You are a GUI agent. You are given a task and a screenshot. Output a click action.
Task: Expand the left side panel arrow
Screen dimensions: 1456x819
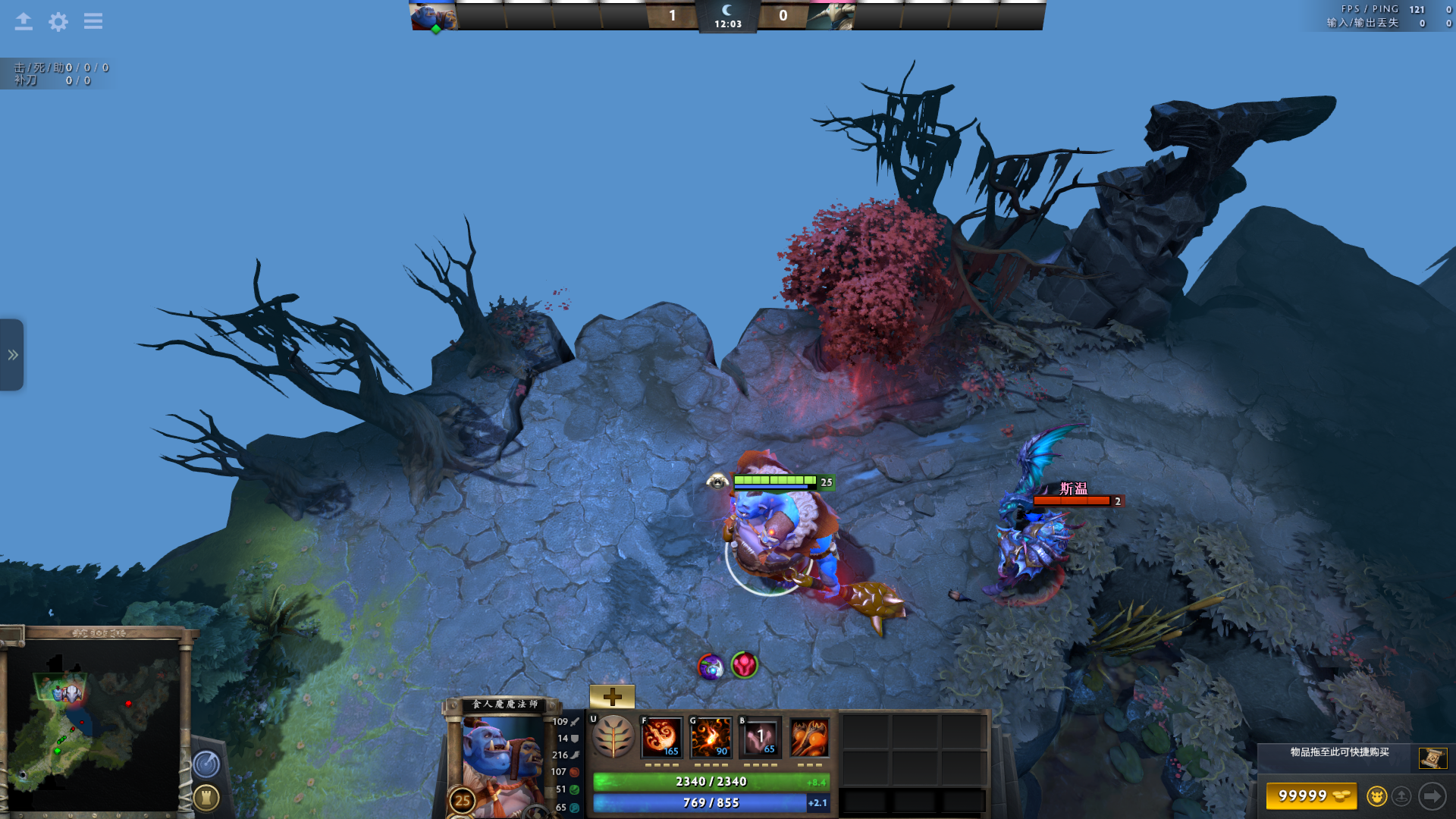tap(12, 355)
